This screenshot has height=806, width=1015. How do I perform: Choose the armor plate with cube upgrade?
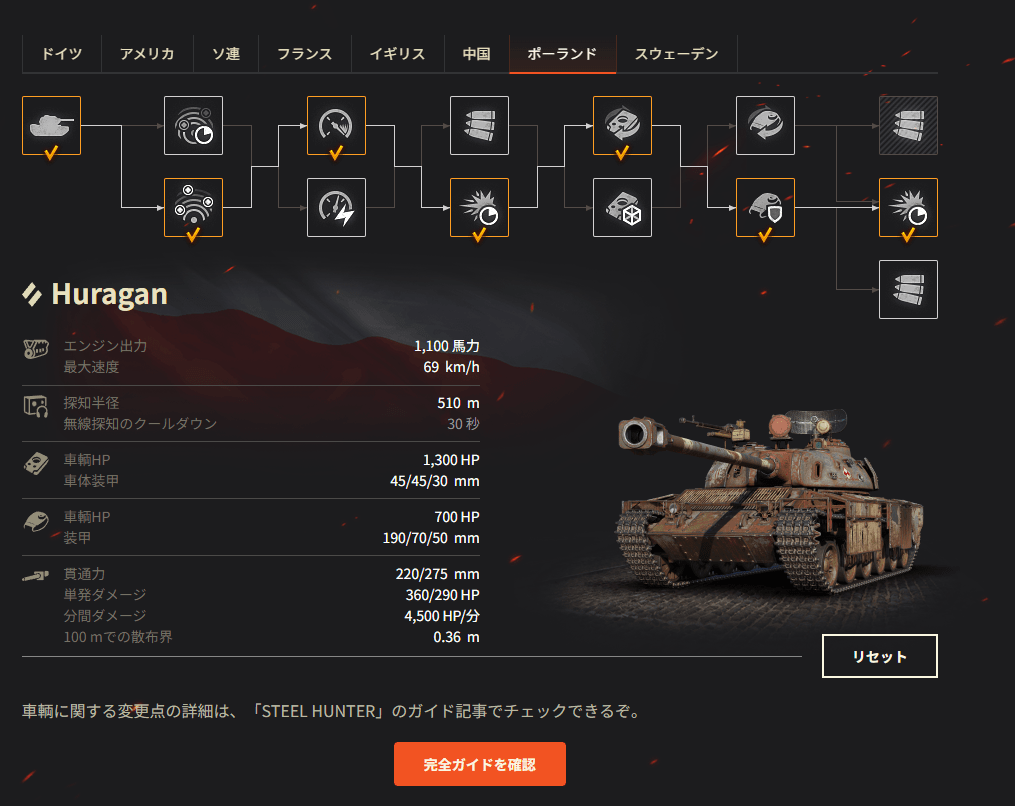tap(622, 207)
